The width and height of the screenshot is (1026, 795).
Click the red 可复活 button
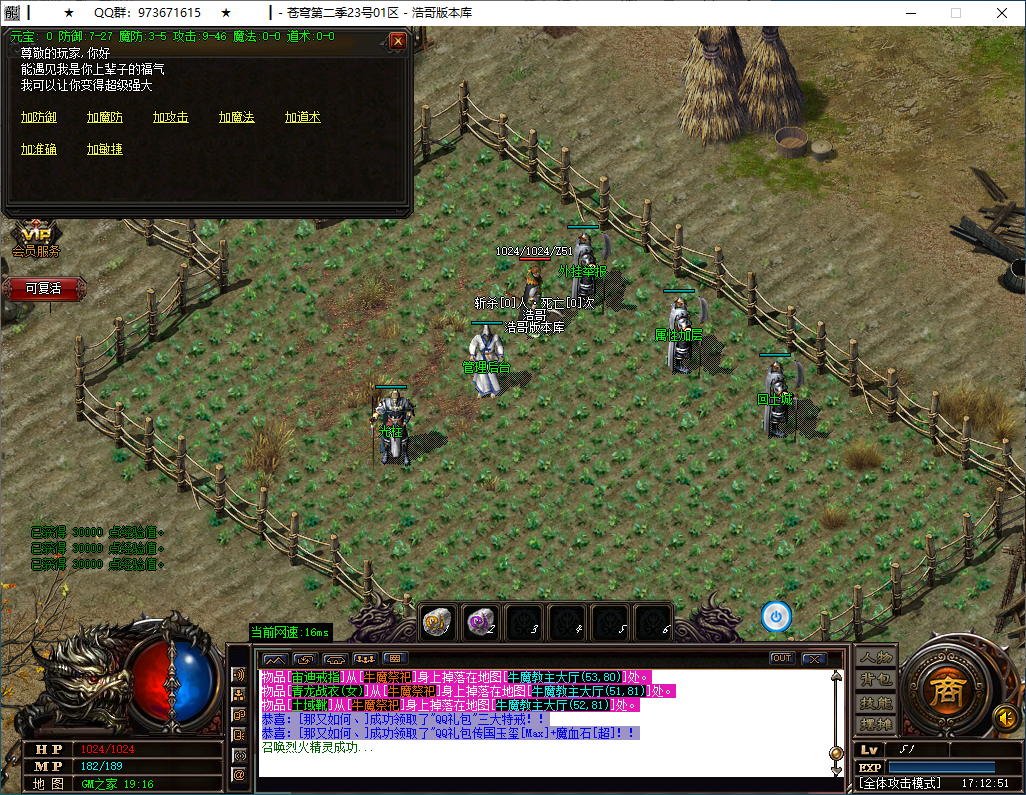pyautogui.click(x=44, y=288)
